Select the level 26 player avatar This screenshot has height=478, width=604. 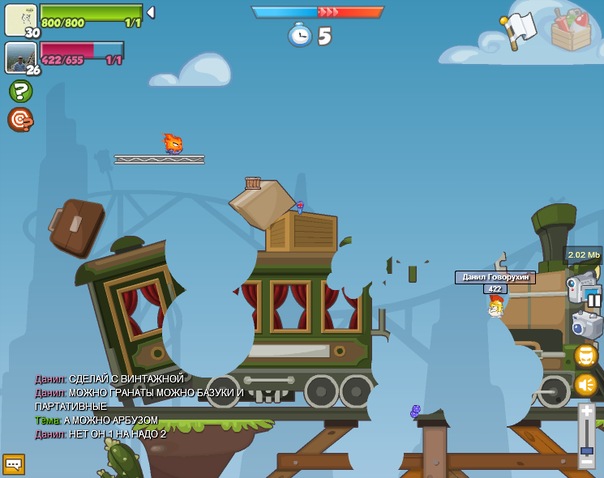(20, 57)
